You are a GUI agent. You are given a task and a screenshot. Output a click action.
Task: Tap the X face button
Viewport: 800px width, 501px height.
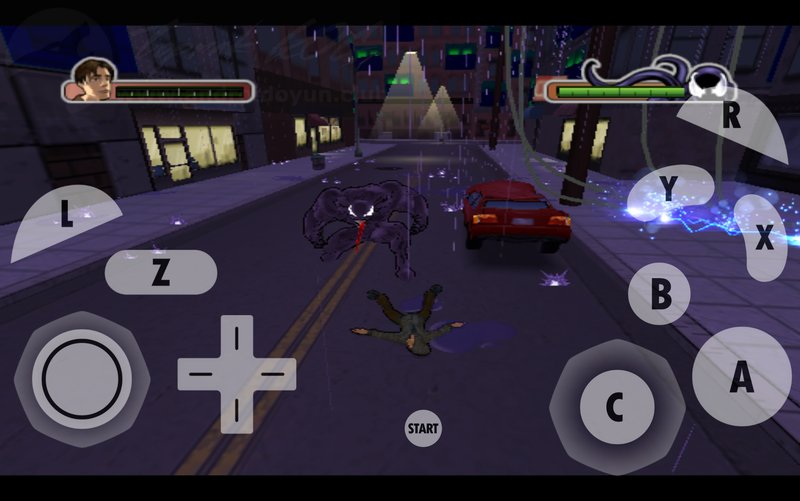[x=764, y=238]
